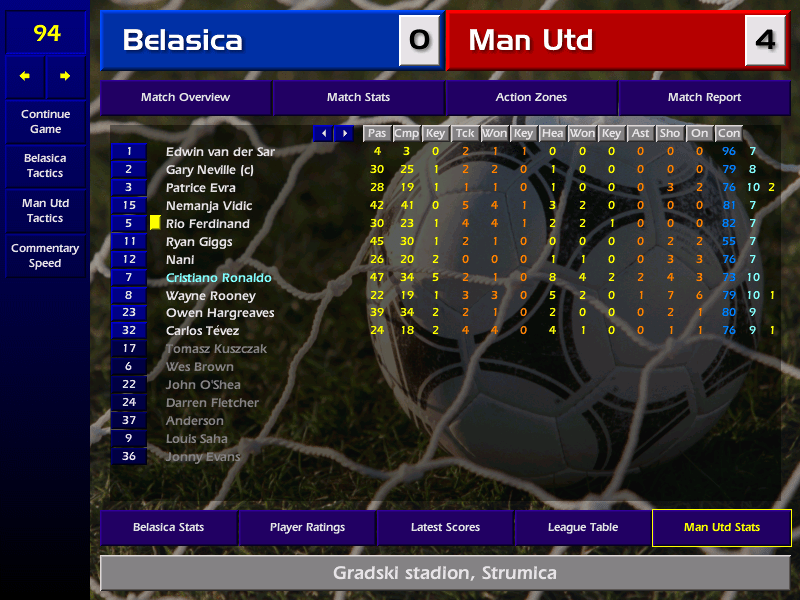View the Action Zones tab
Viewport: 800px width, 600px height.
(x=531, y=98)
